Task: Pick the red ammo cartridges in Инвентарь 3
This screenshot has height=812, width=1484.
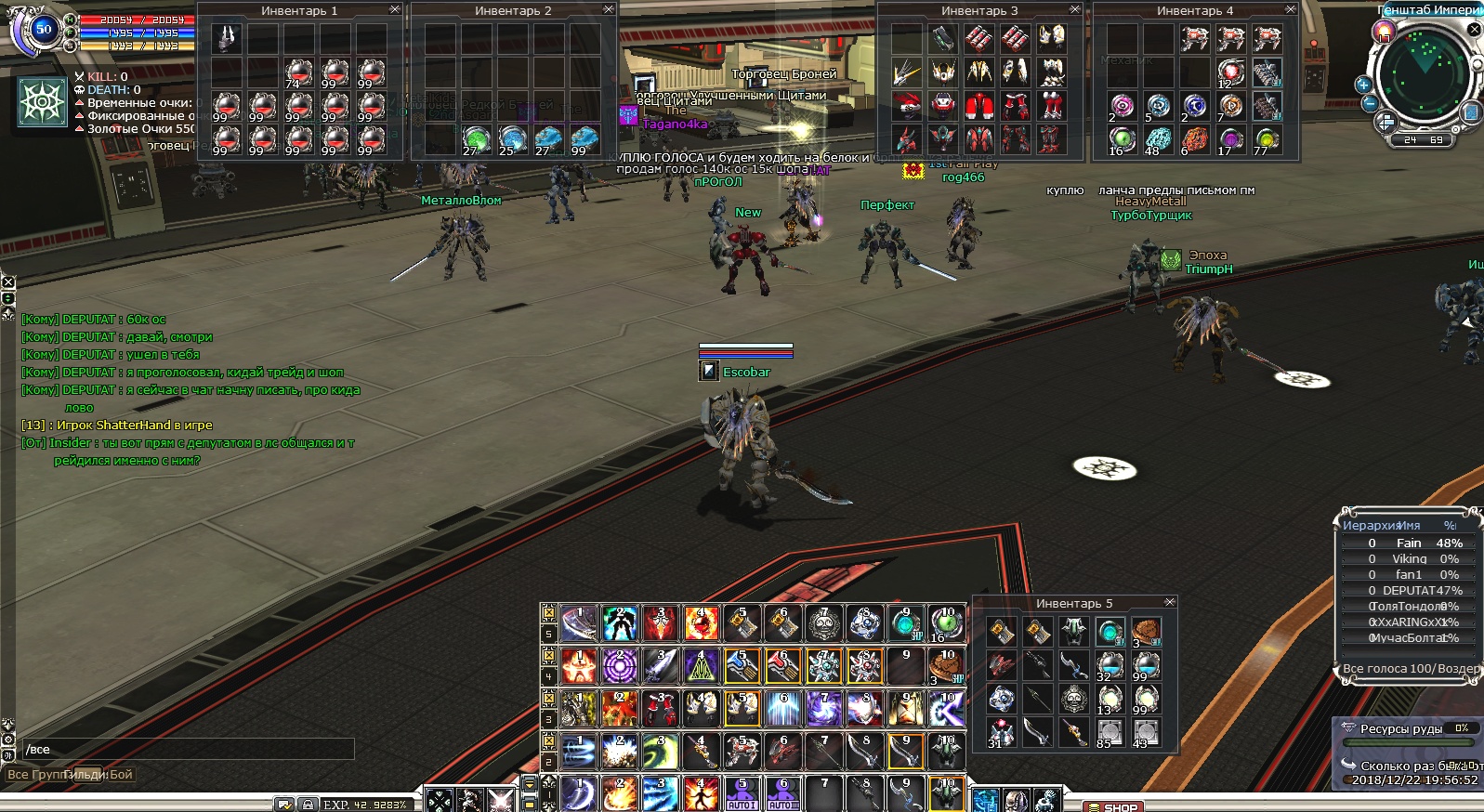Action: (x=978, y=38)
